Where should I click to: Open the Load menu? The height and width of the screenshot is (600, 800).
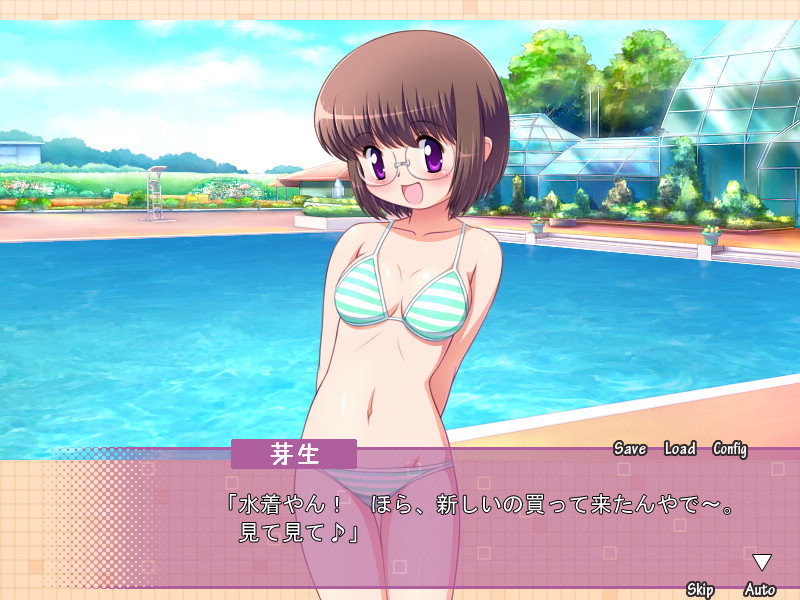coord(680,449)
